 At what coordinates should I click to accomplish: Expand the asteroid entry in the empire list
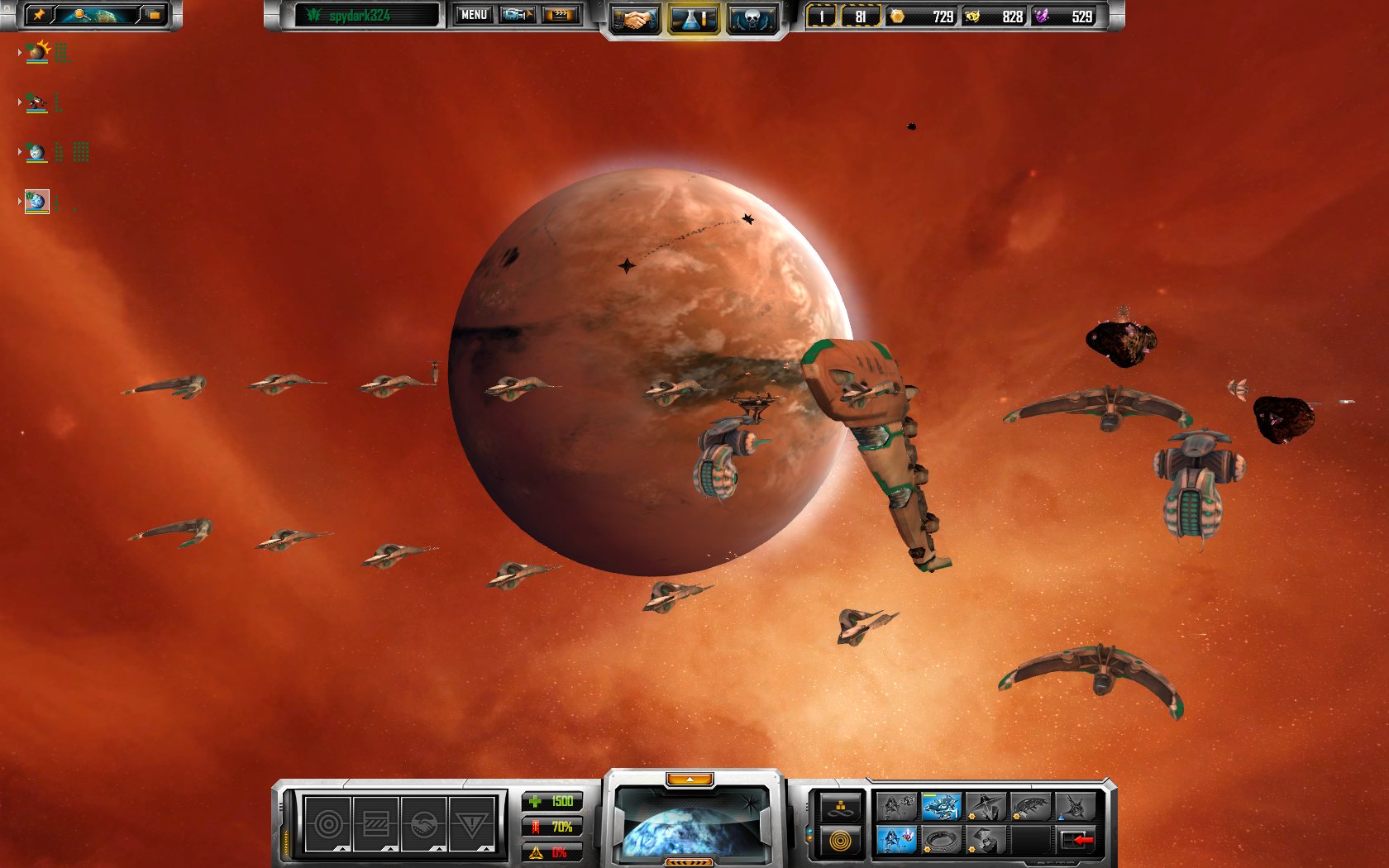tap(20, 102)
